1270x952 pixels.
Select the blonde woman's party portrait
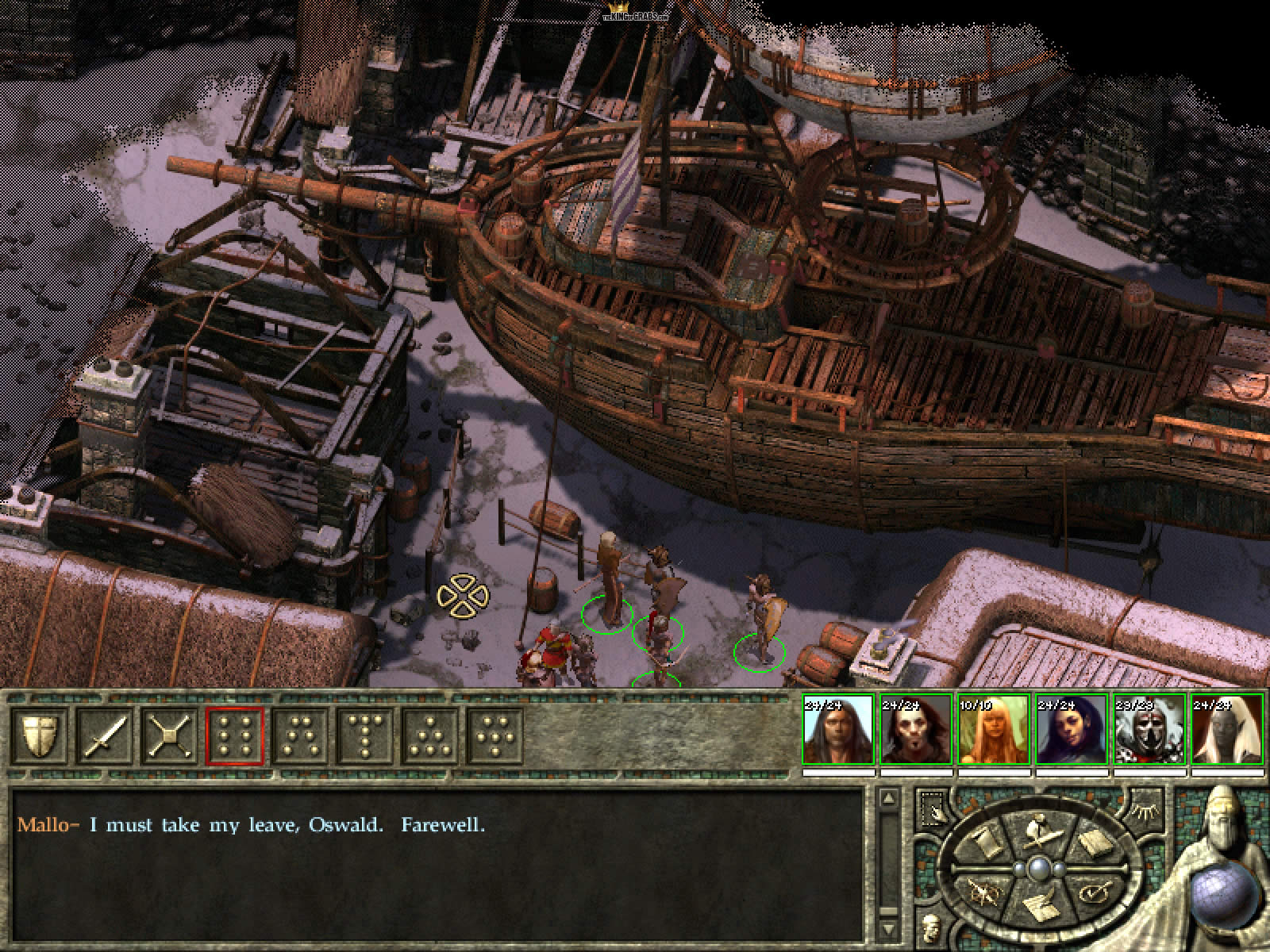tap(993, 730)
